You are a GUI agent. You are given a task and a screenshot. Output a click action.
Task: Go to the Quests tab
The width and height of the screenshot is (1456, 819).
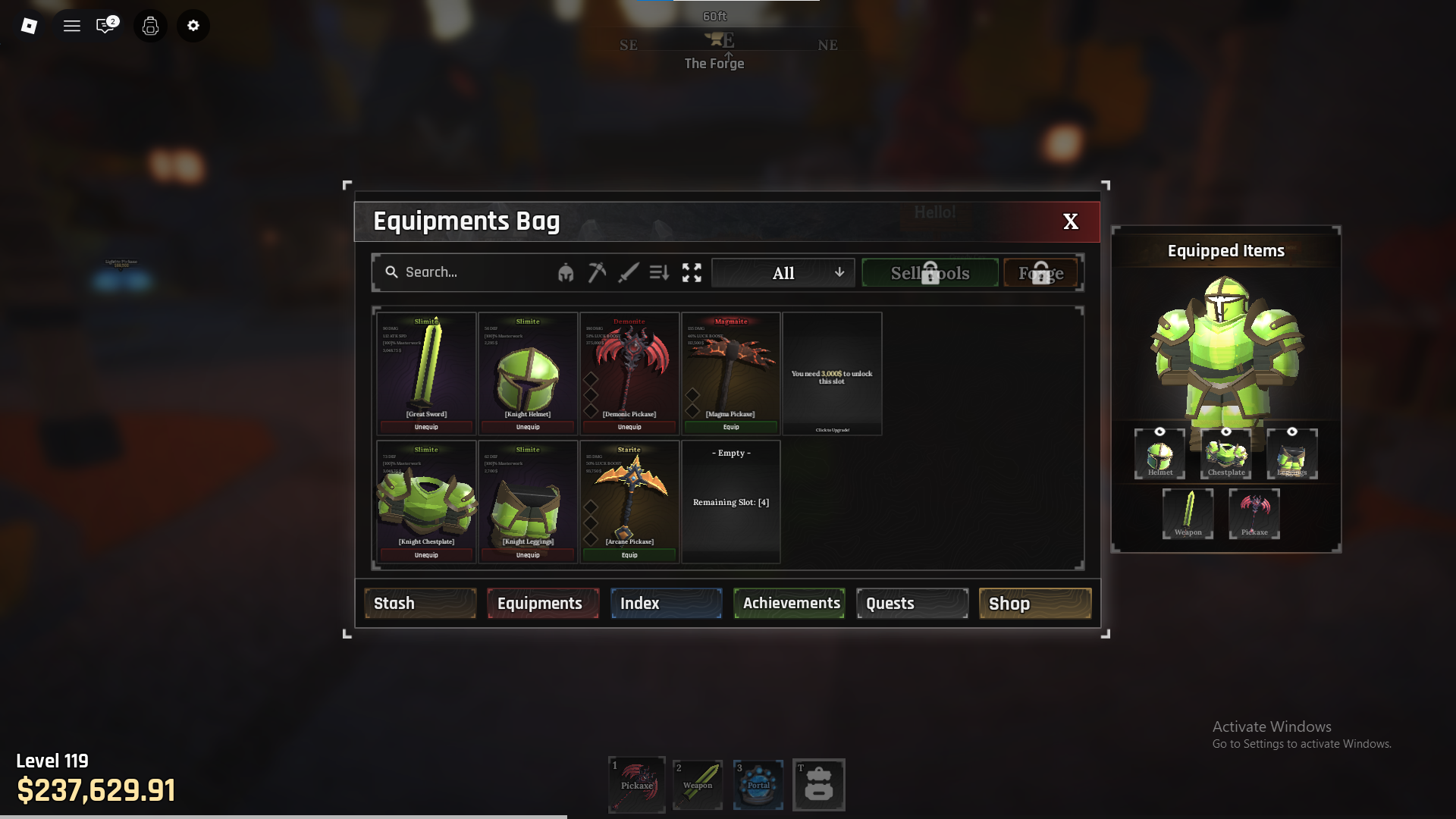[x=912, y=604]
